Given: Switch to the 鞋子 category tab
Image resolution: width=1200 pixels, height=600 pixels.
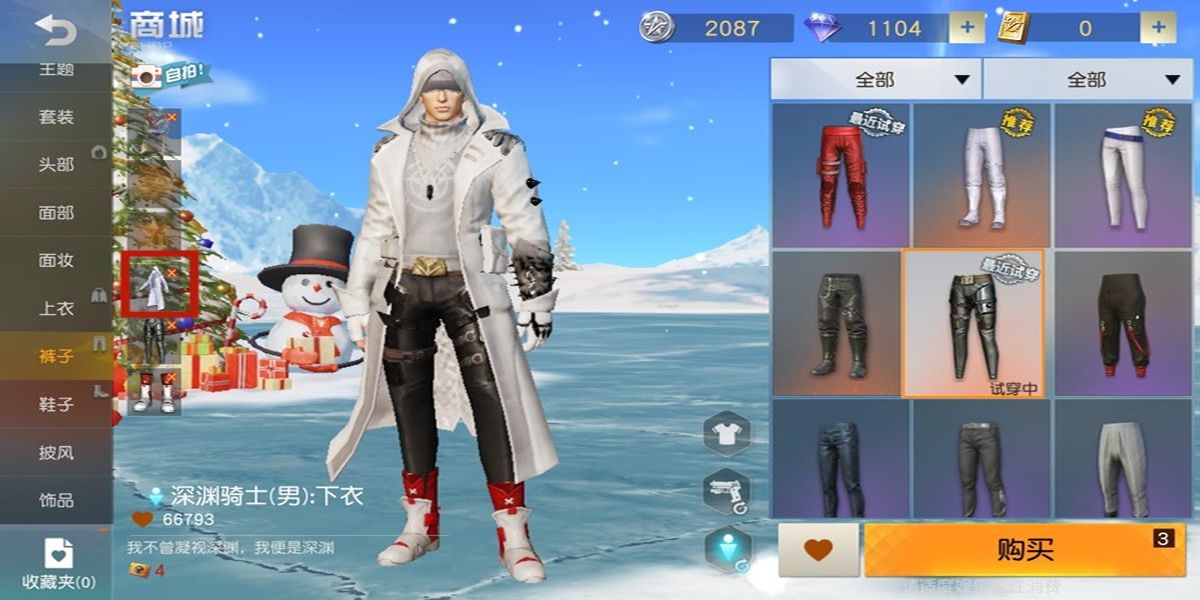Looking at the screenshot, I should [x=56, y=404].
